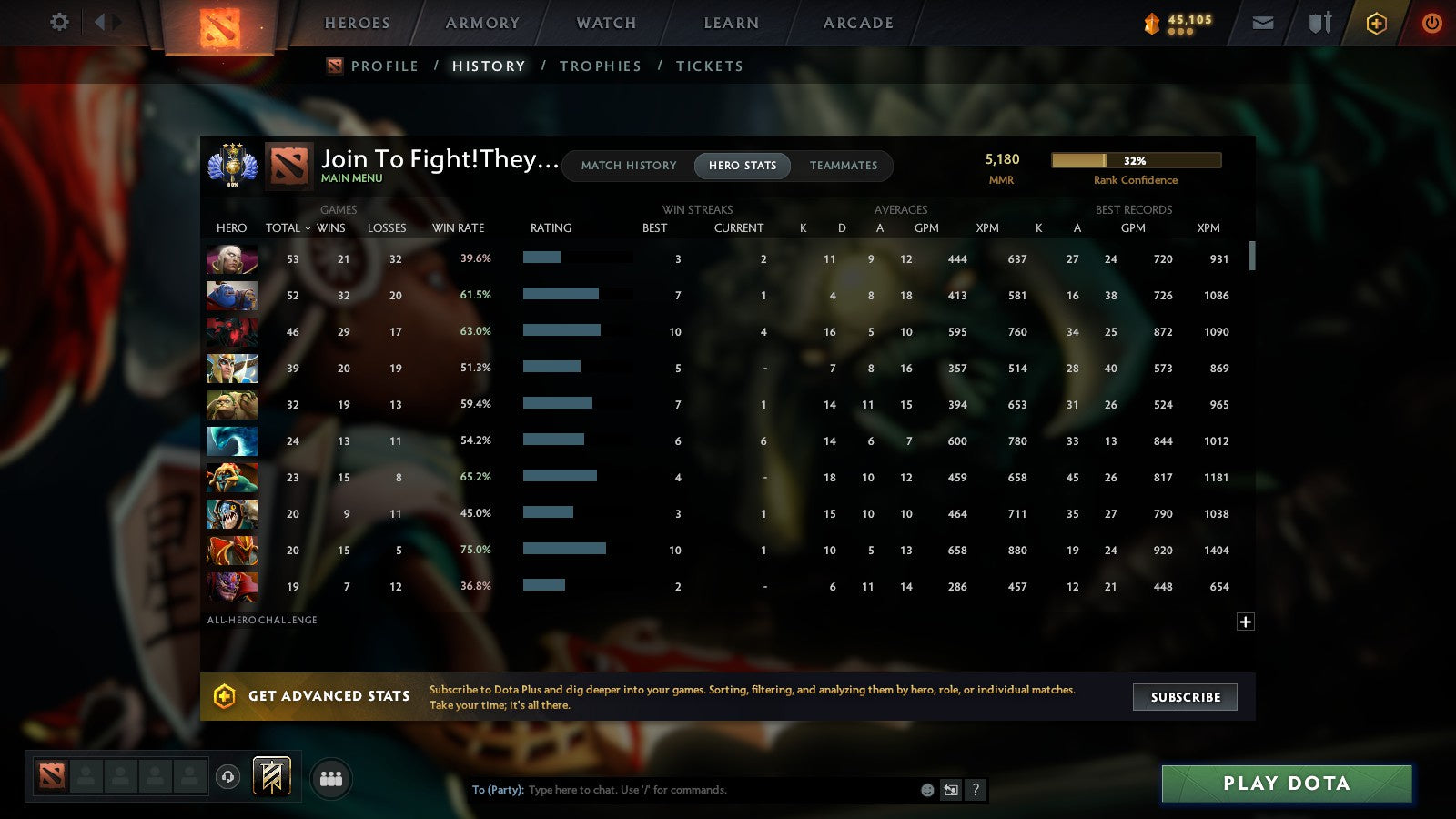1456x819 pixels.
Task: Select the Invoker hero portrait in the first row
Action: point(231,259)
